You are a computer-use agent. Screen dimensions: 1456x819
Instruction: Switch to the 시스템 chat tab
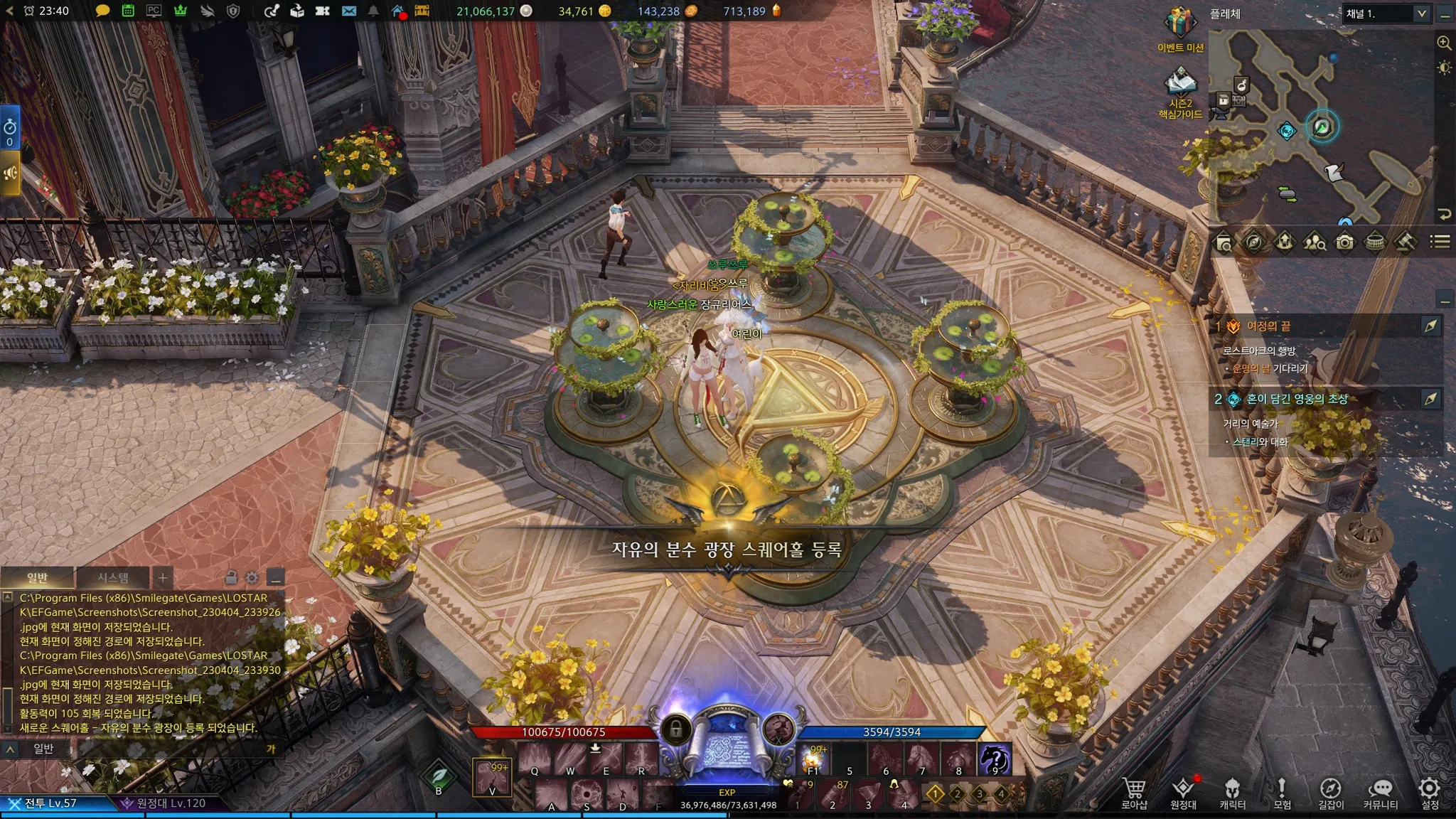[x=113, y=577]
